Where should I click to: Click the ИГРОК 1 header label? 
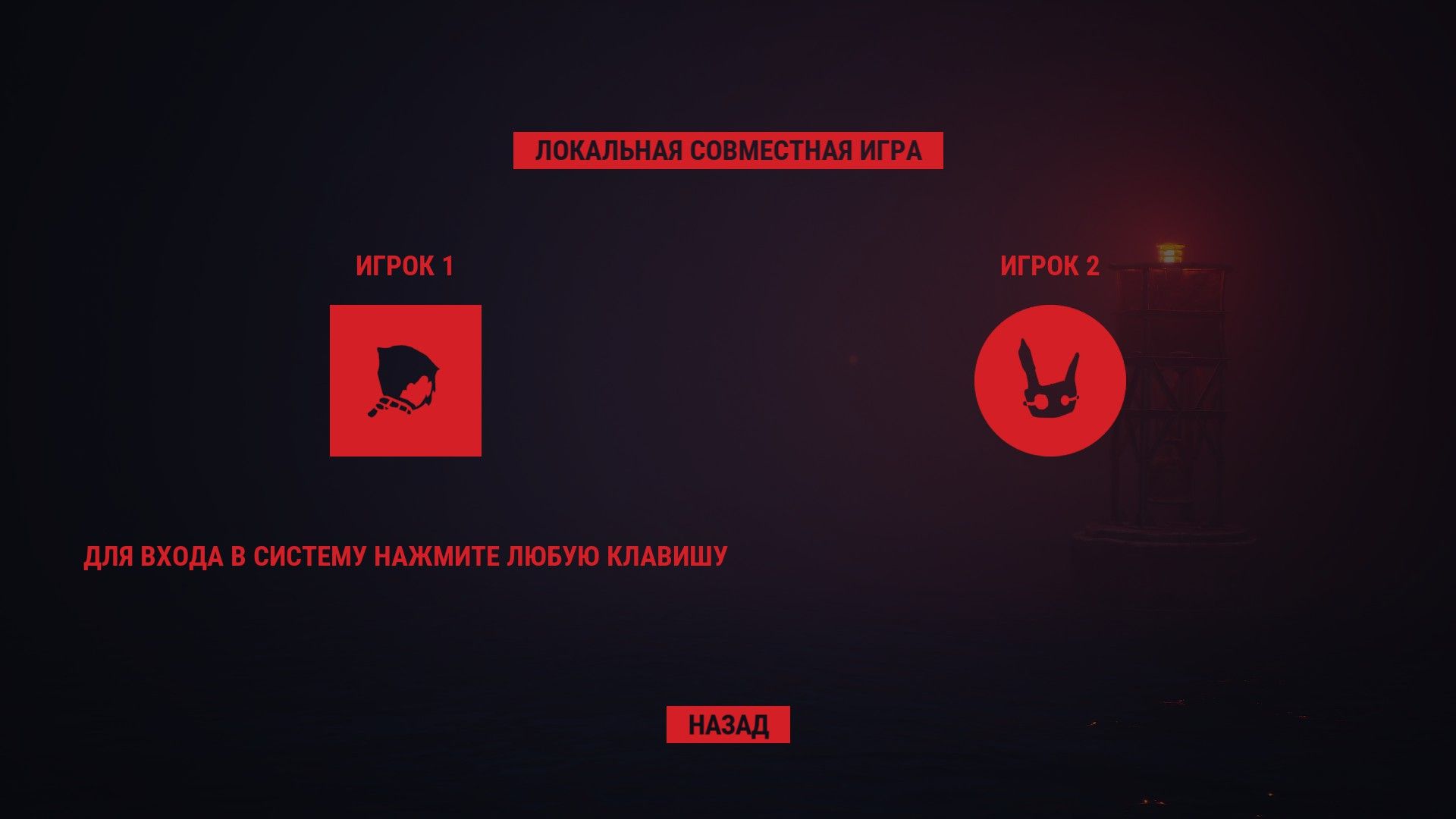point(405,266)
